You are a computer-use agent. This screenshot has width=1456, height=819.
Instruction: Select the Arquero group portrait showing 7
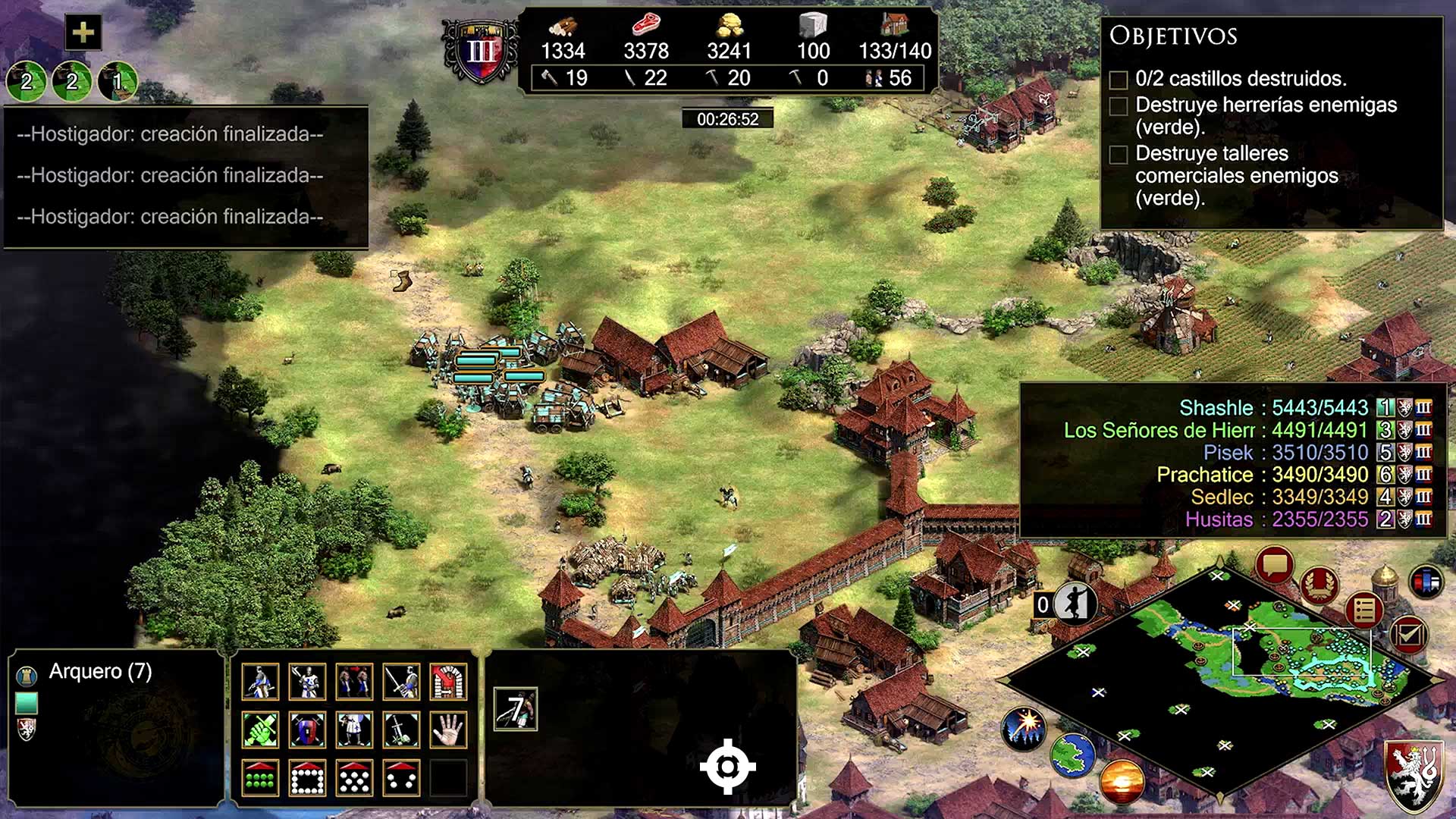point(516,710)
